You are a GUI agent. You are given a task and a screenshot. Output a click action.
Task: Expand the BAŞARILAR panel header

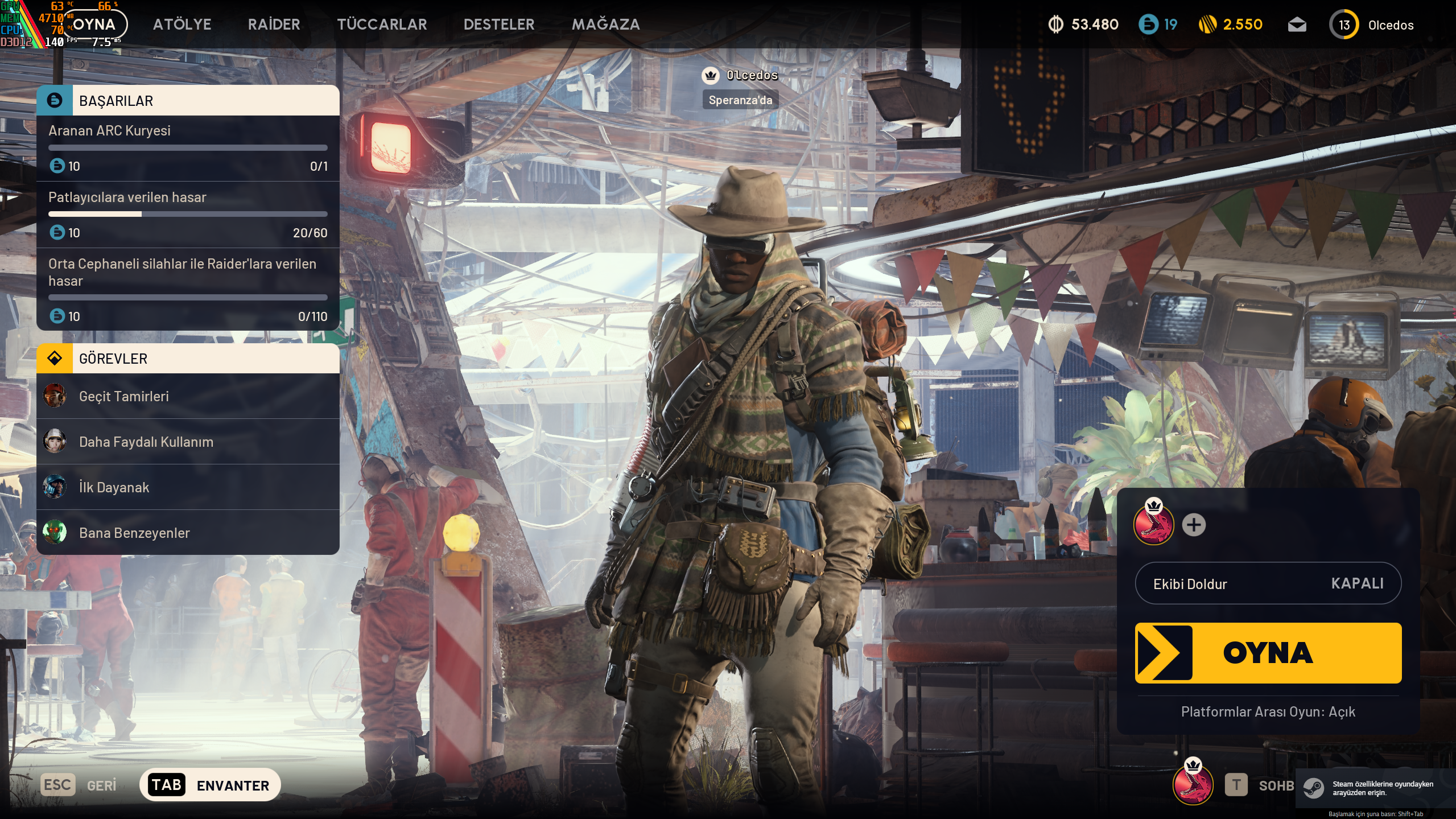click(188, 101)
